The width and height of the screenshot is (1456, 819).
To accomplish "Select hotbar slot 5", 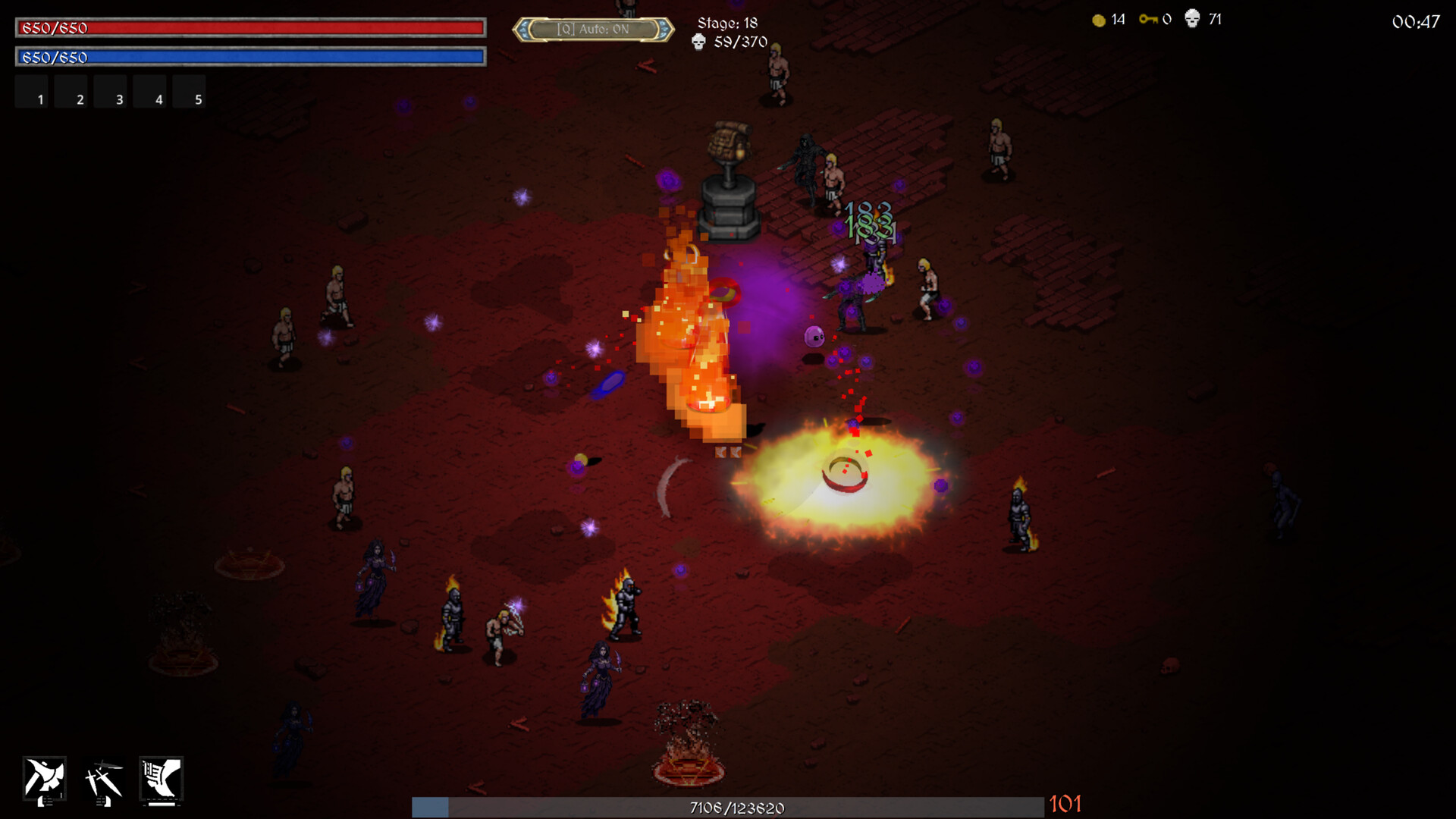I will (x=189, y=91).
